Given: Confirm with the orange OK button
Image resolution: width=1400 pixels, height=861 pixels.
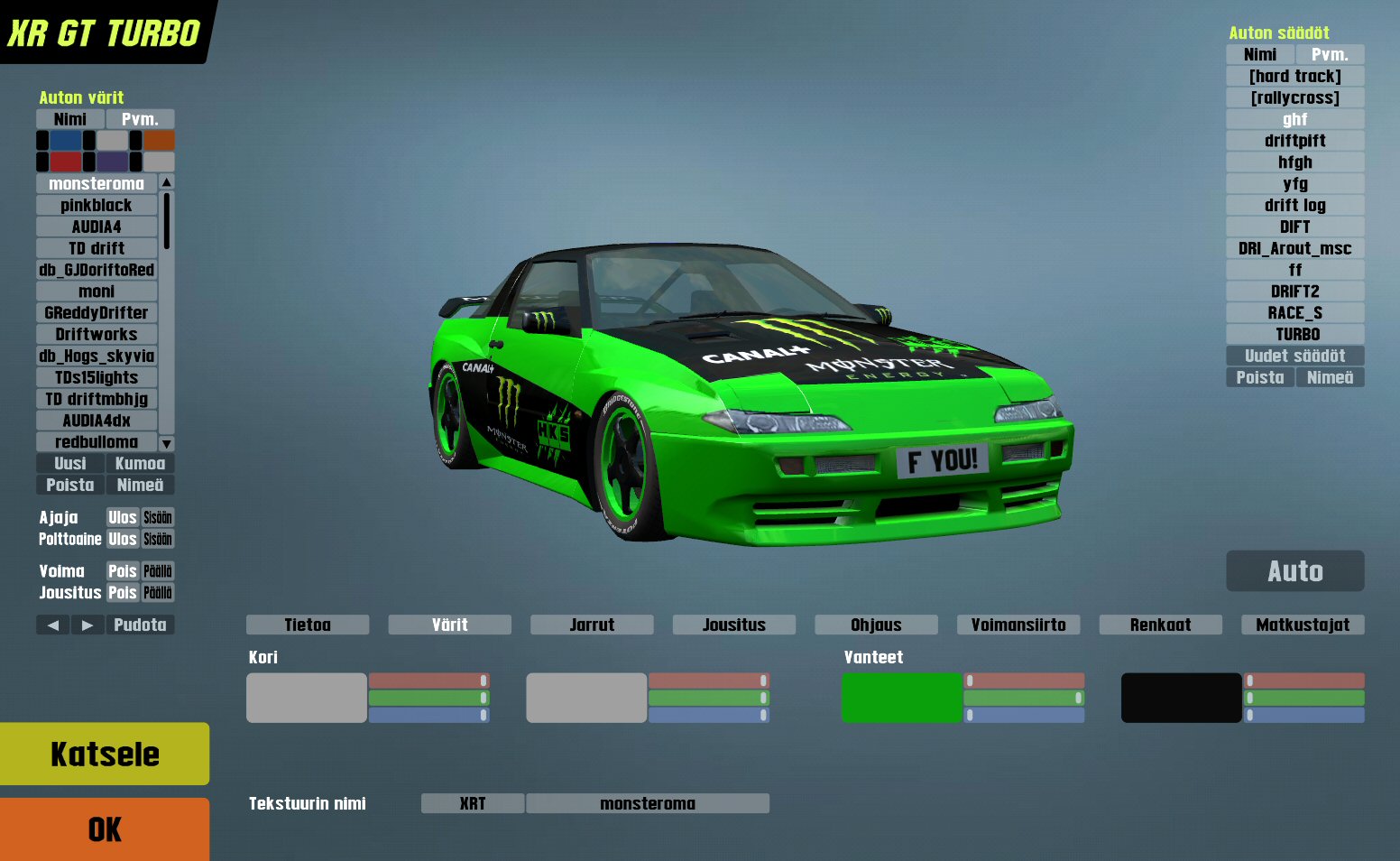Looking at the screenshot, I should pos(105,829).
